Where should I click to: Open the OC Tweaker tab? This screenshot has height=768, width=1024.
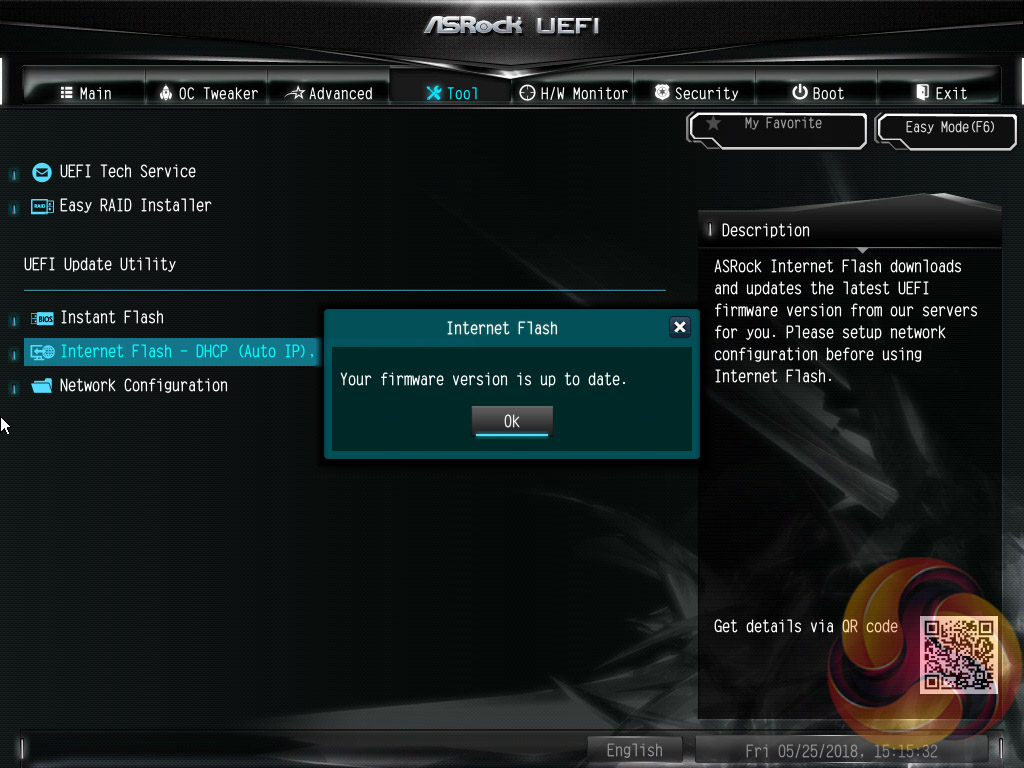[x=208, y=93]
